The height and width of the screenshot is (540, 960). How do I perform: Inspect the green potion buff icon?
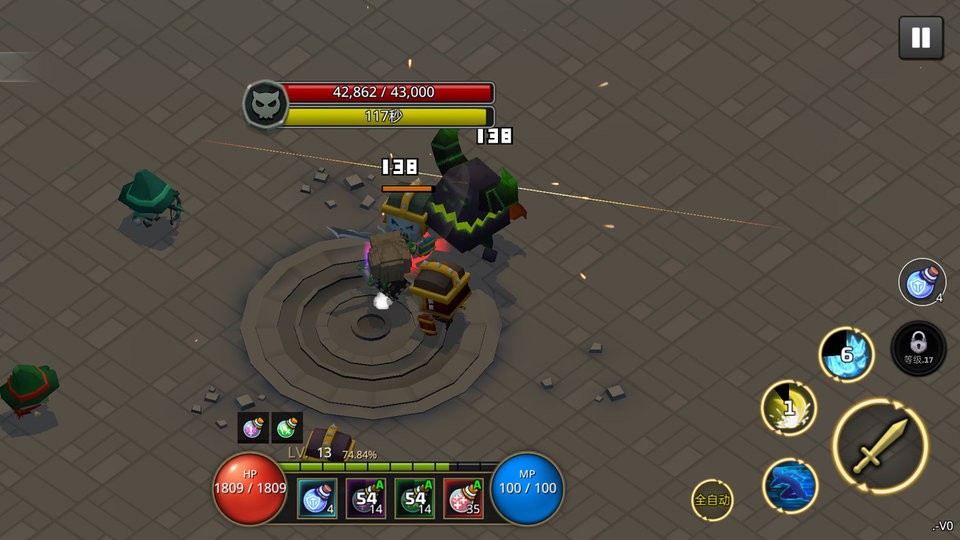[287, 427]
